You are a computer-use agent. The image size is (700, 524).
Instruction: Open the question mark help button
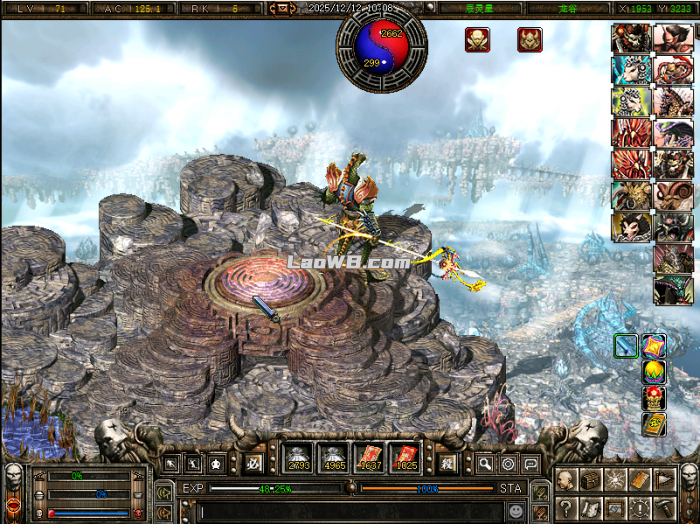tap(568, 507)
